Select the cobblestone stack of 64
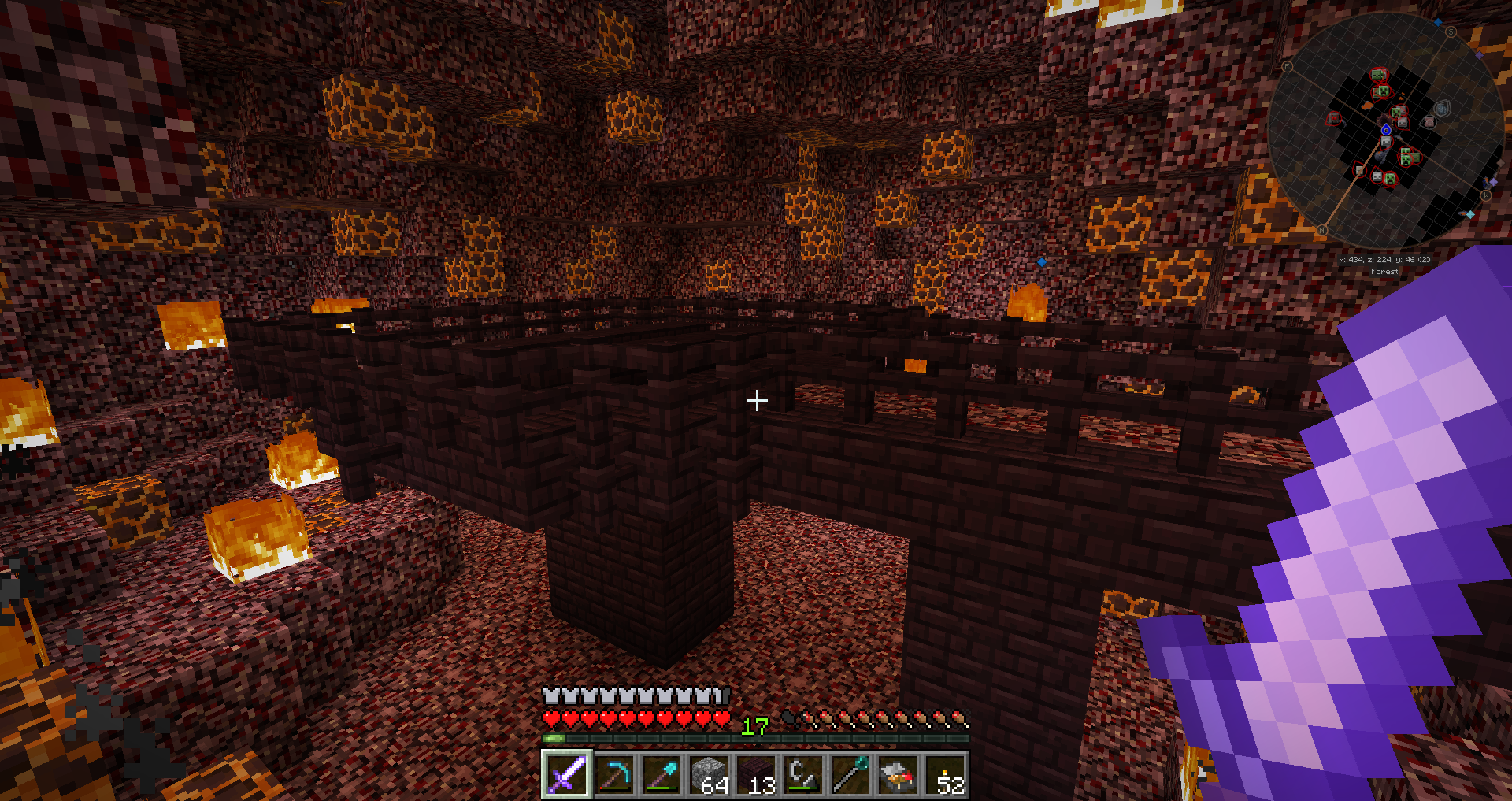 (x=709, y=774)
